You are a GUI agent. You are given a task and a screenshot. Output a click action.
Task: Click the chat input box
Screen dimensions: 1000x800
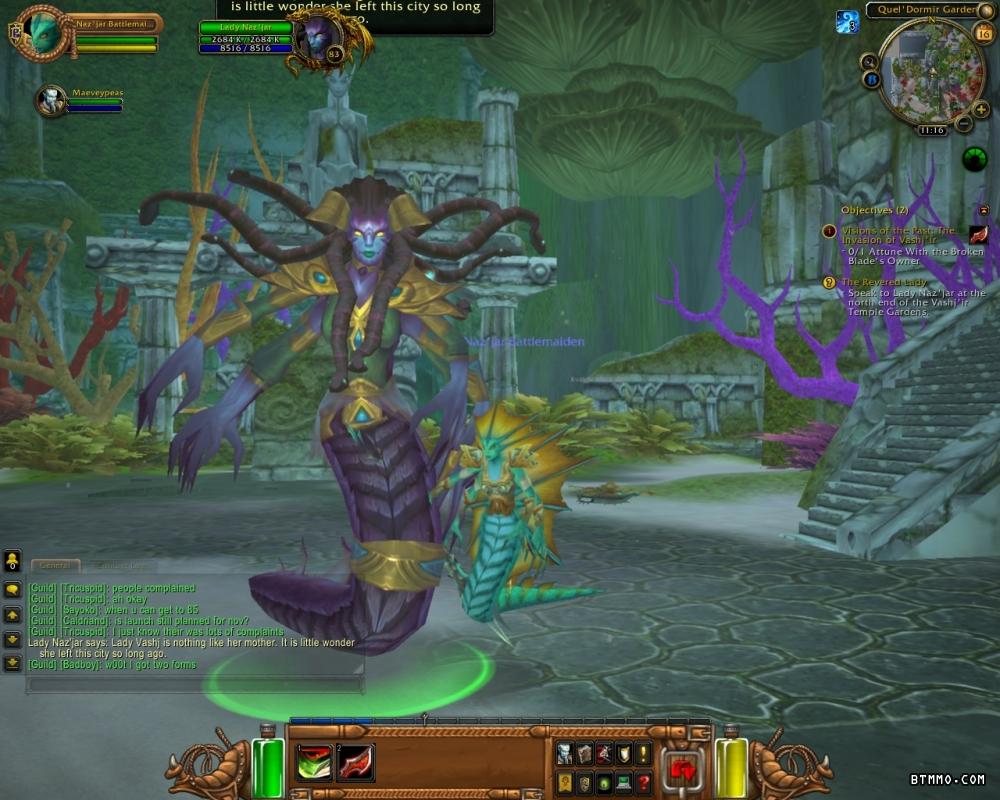195,685
